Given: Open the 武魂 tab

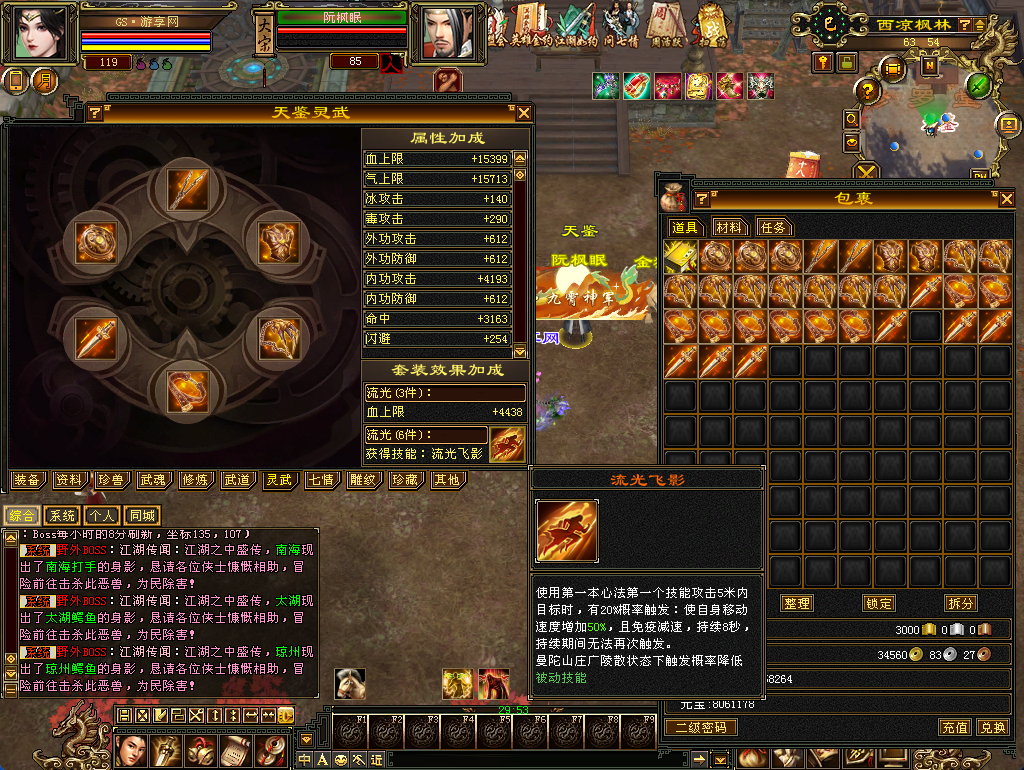Looking at the screenshot, I should [x=153, y=480].
